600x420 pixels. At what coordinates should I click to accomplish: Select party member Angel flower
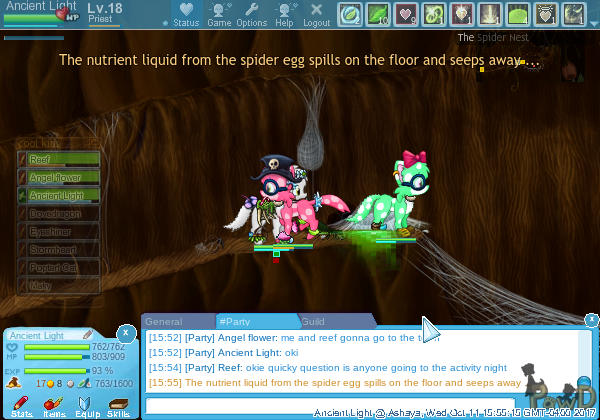[60, 178]
